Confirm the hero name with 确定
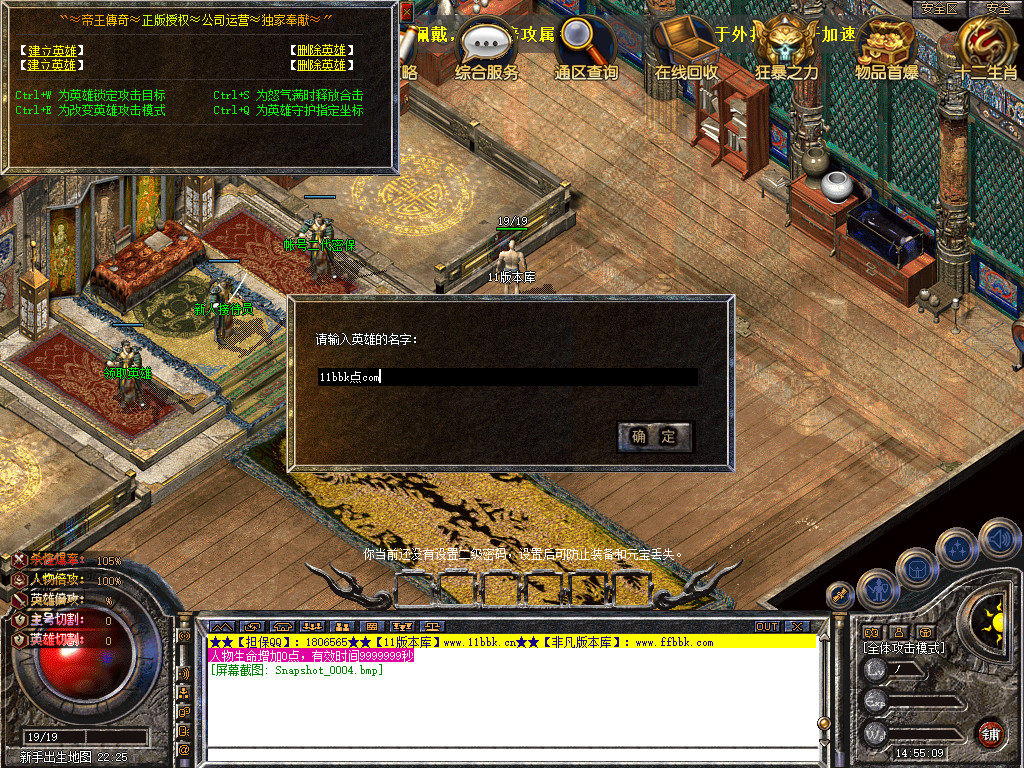The width and height of the screenshot is (1024, 768). (x=655, y=436)
